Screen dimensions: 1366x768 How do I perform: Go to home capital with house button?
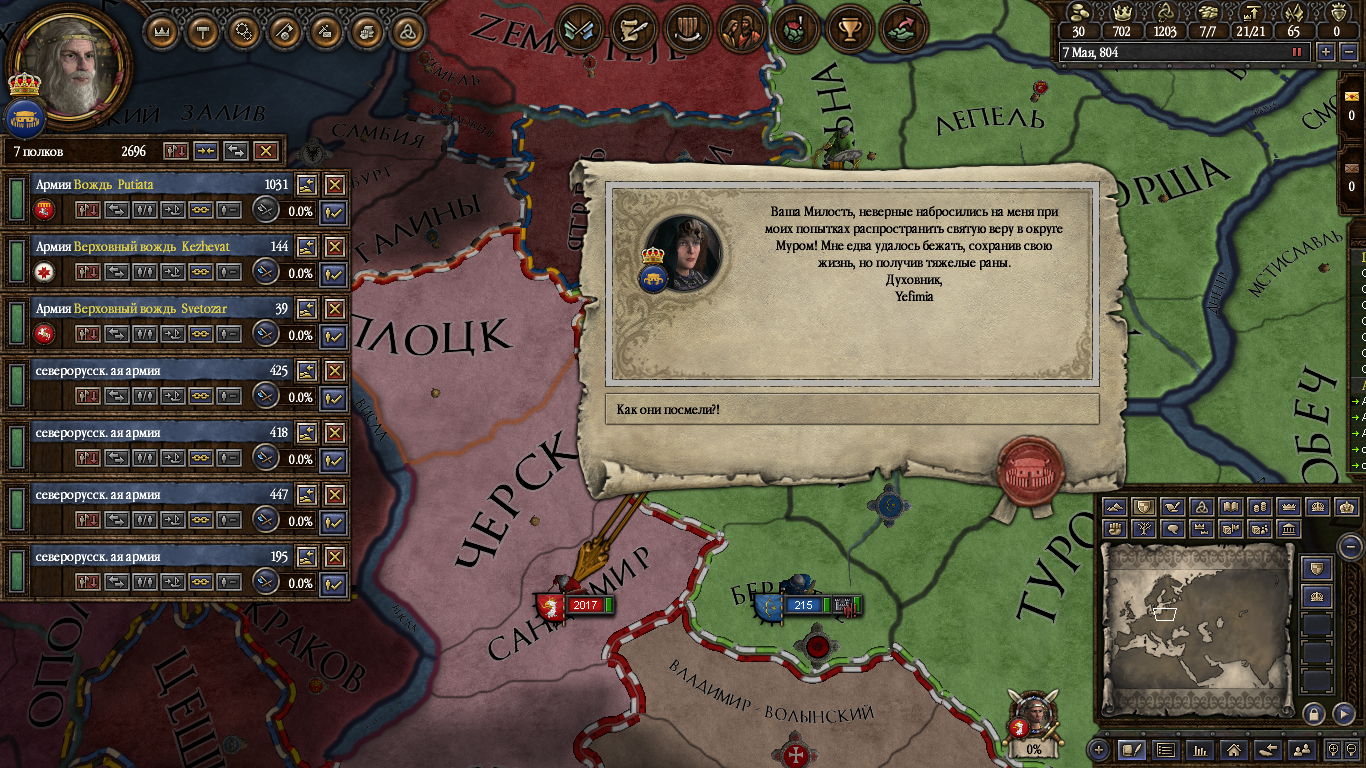[1234, 748]
